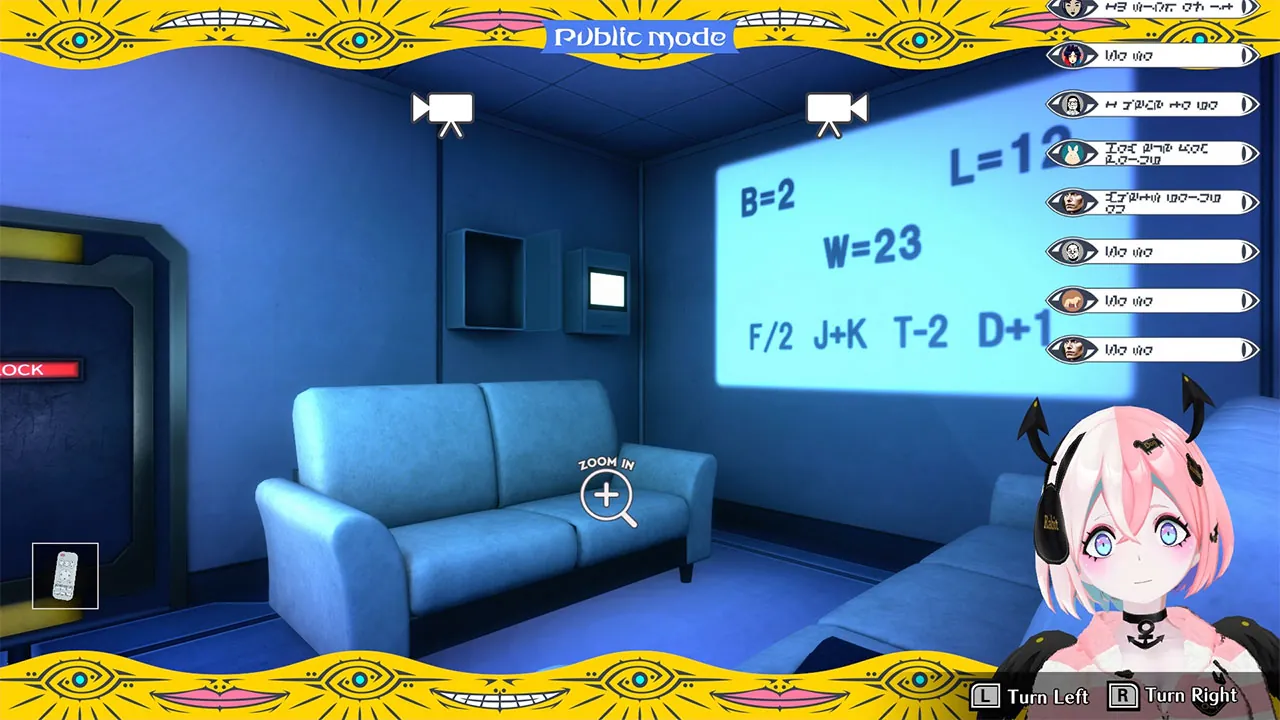
Task: Click the right security camera icon
Action: (x=836, y=110)
